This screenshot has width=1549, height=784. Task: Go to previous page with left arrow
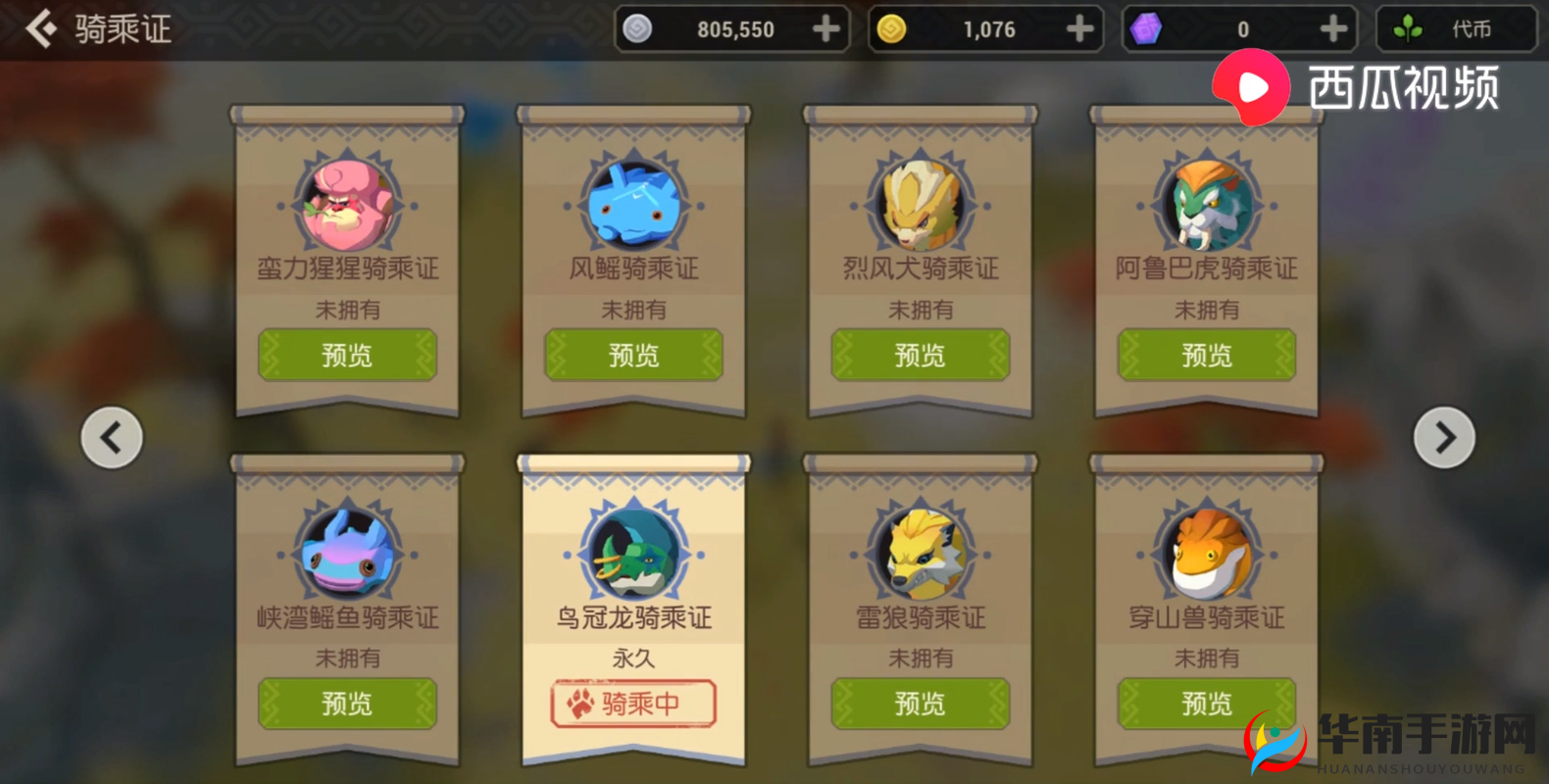(x=111, y=437)
